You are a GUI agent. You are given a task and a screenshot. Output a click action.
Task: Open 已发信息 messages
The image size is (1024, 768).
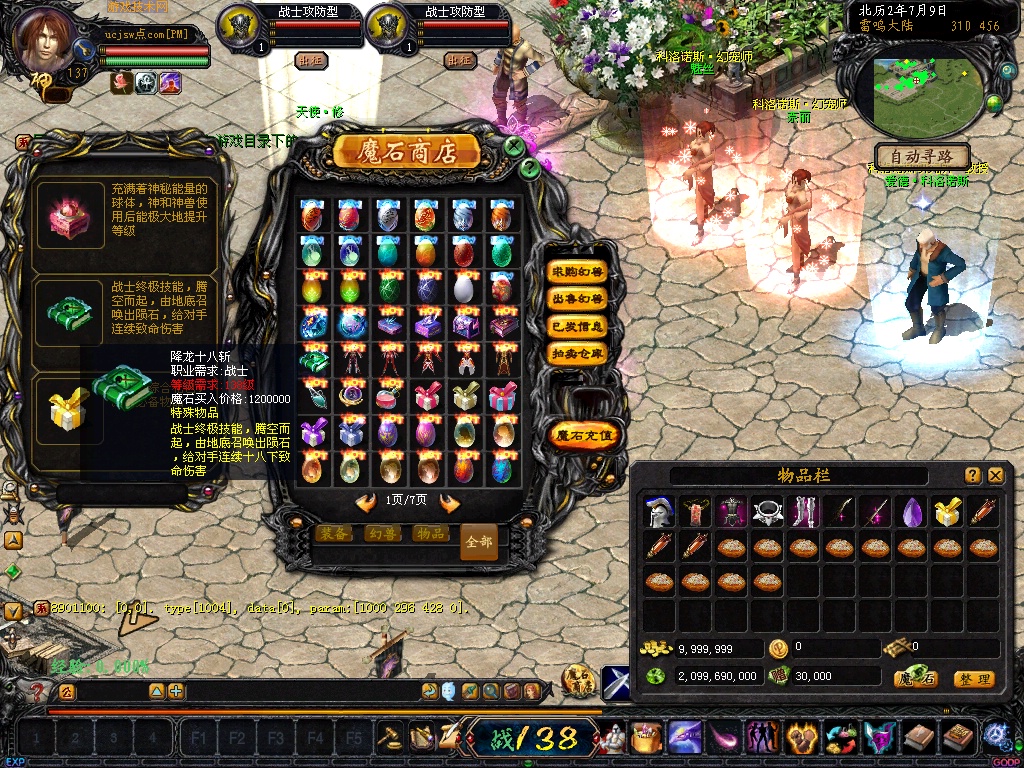[578, 326]
